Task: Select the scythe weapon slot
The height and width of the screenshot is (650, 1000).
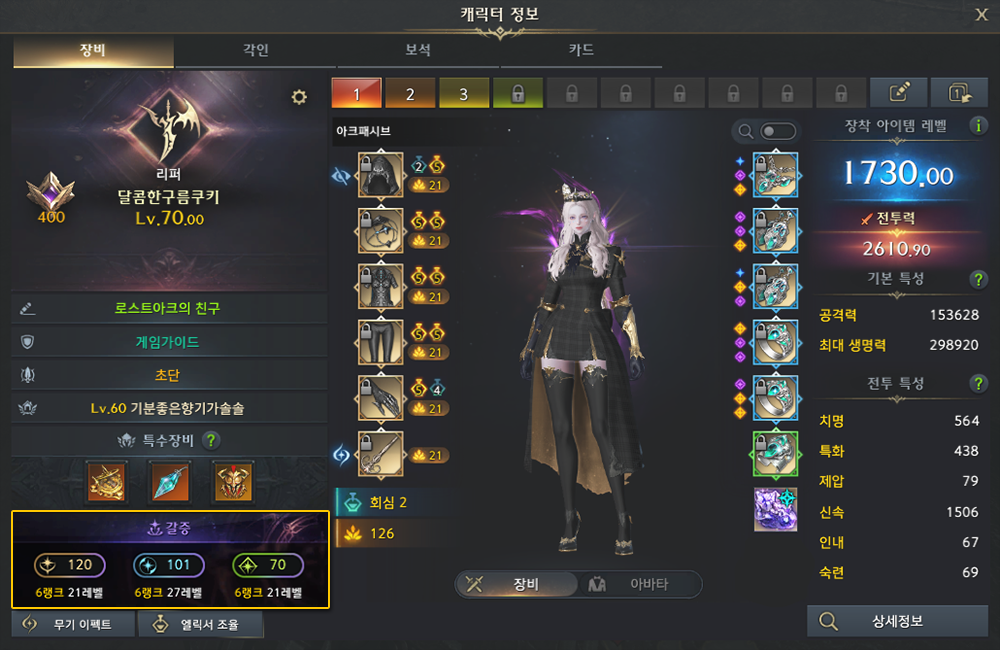Action: click(380, 454)
